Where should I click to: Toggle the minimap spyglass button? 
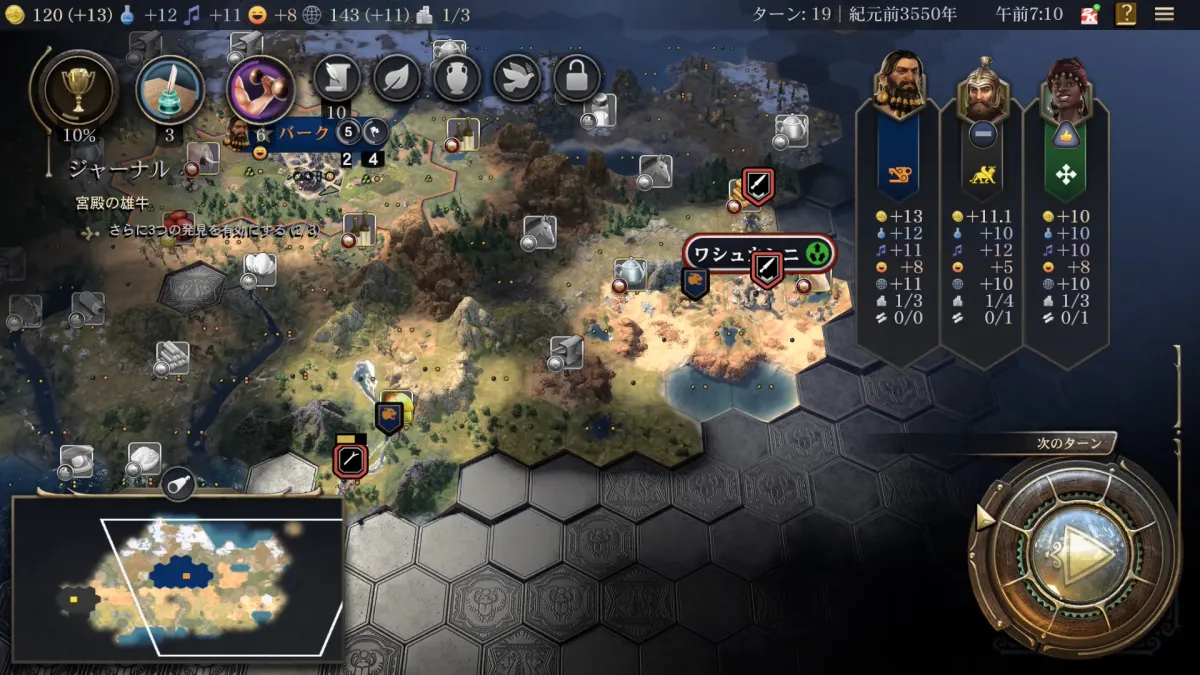pyautogui.click(x=177, y=484)
